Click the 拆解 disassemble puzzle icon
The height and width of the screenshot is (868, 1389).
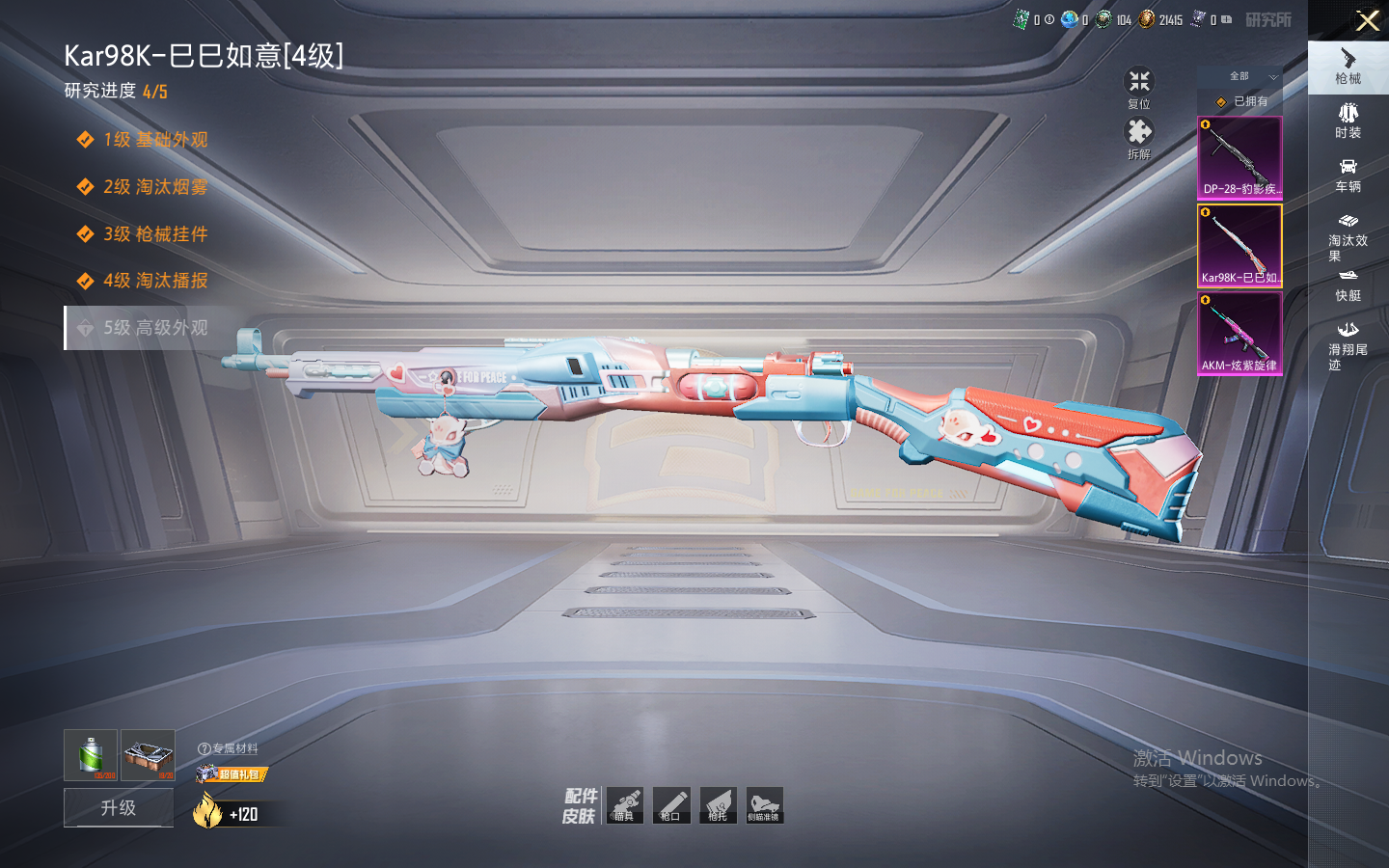click(x=1139, y=137)
